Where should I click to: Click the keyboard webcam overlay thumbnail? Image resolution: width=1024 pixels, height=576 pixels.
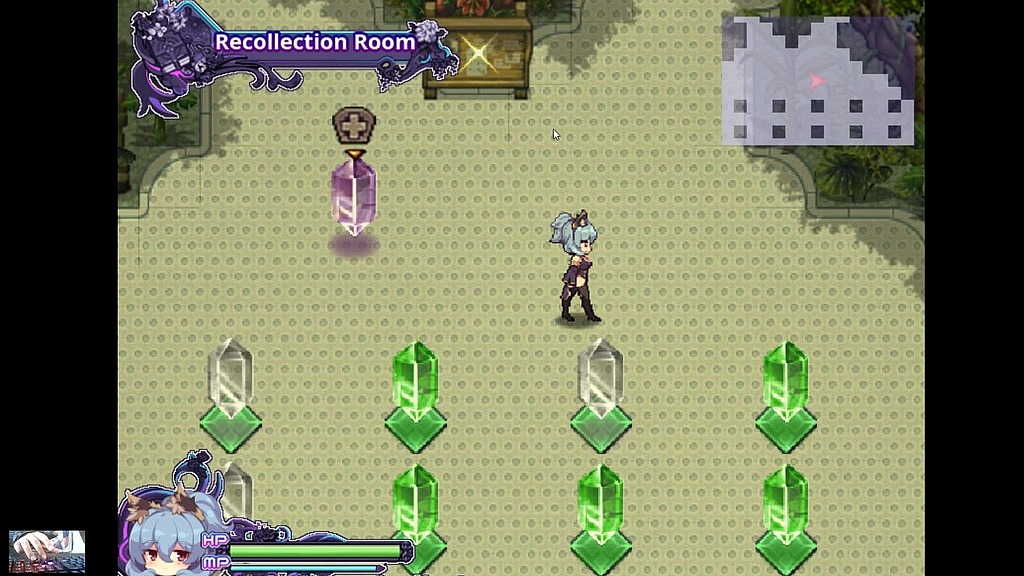[47, 551]
